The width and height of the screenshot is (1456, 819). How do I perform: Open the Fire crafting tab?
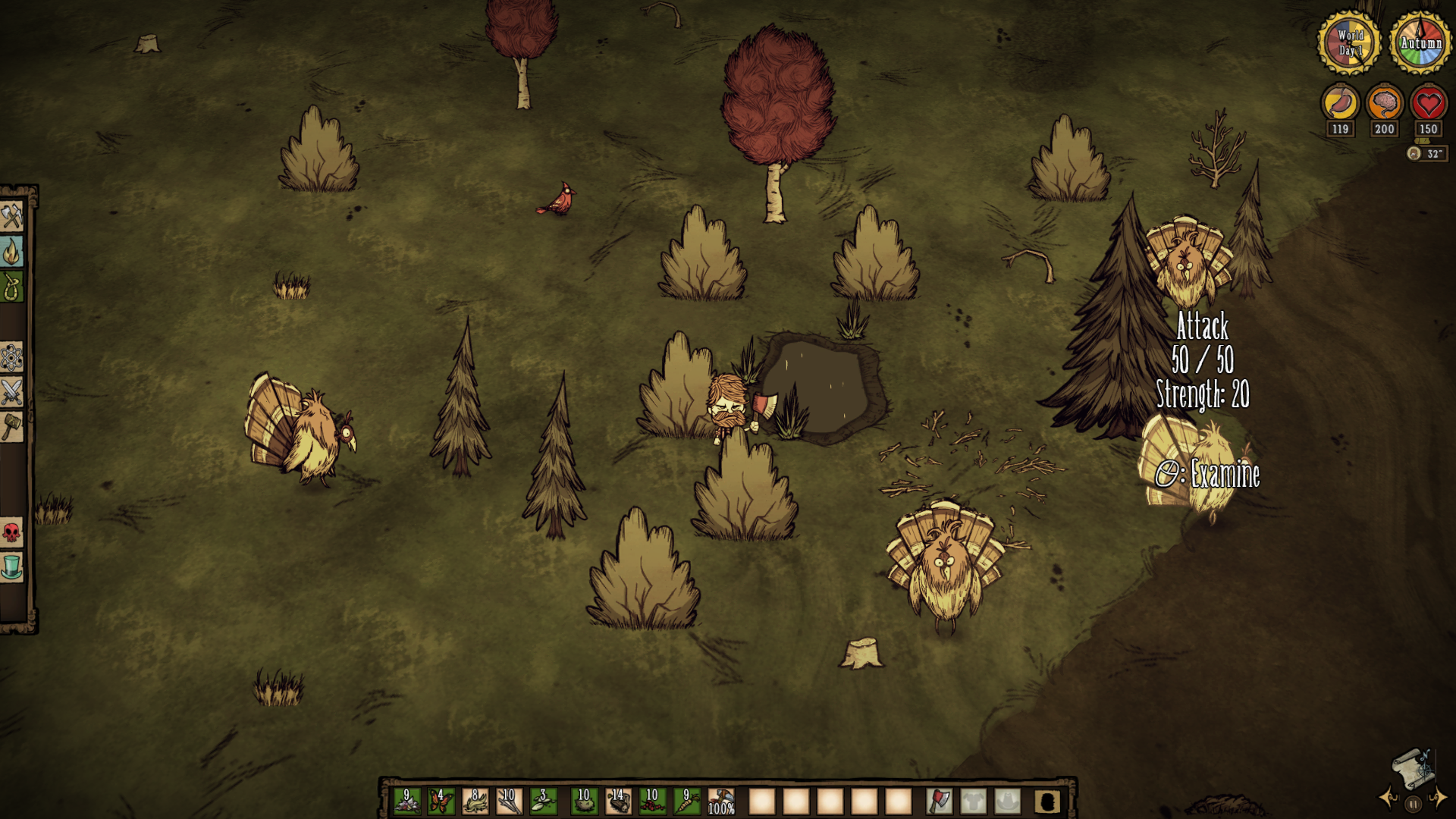[11, 252]
